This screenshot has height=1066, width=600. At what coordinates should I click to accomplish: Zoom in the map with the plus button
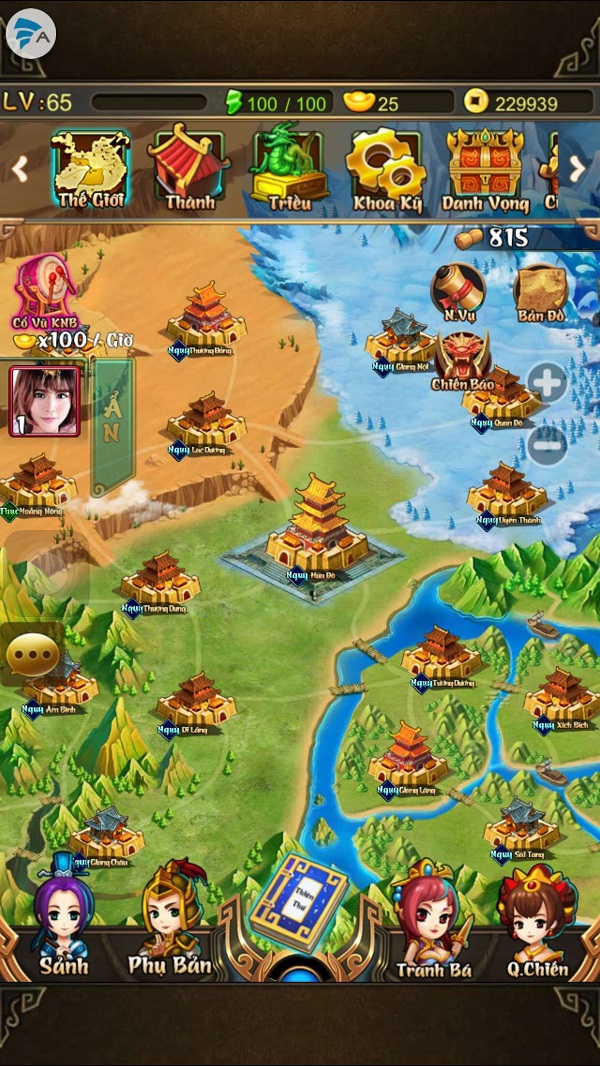[x=548, y=382]
